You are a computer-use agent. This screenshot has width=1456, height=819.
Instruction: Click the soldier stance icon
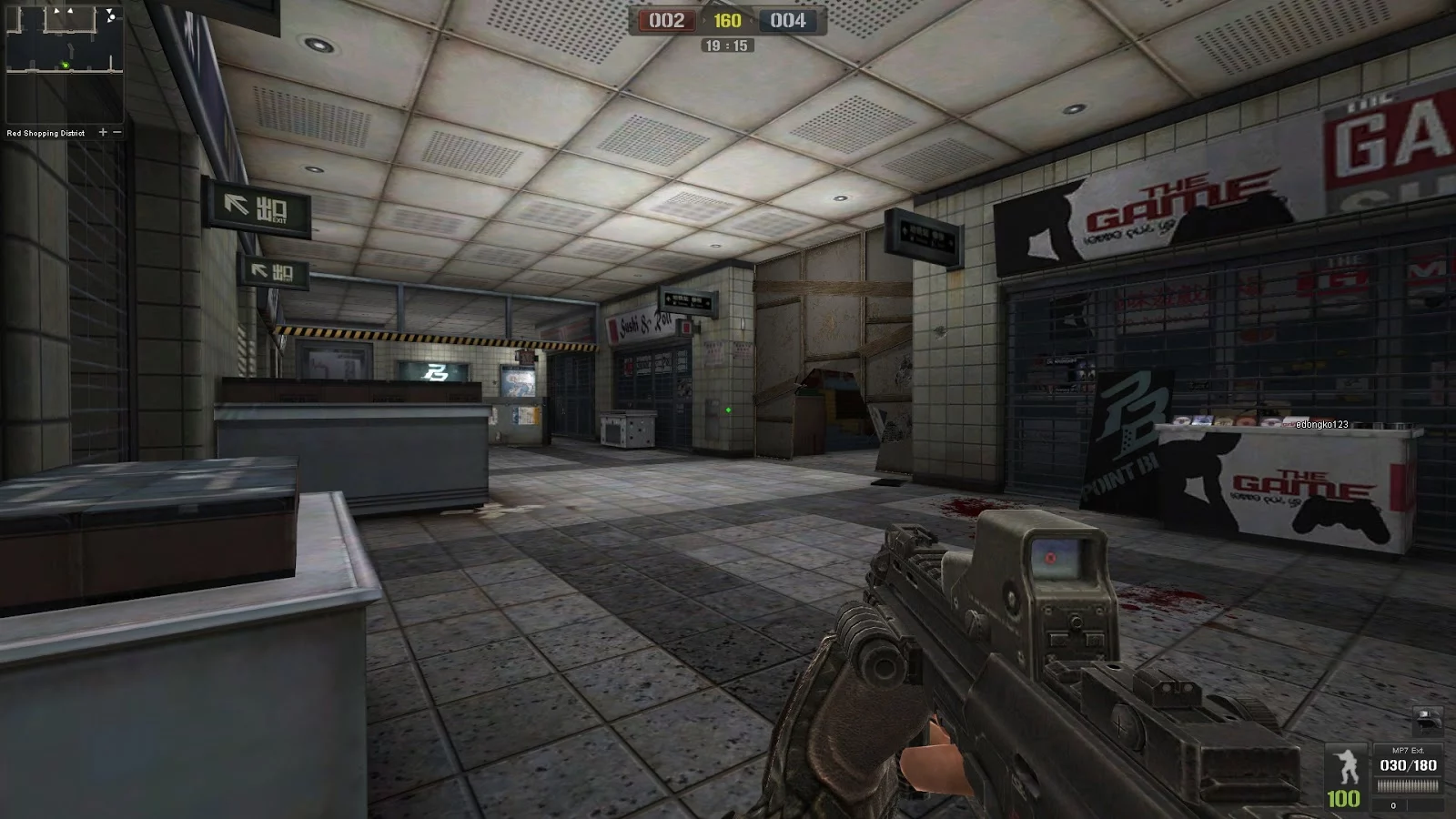click(1346, 767)
